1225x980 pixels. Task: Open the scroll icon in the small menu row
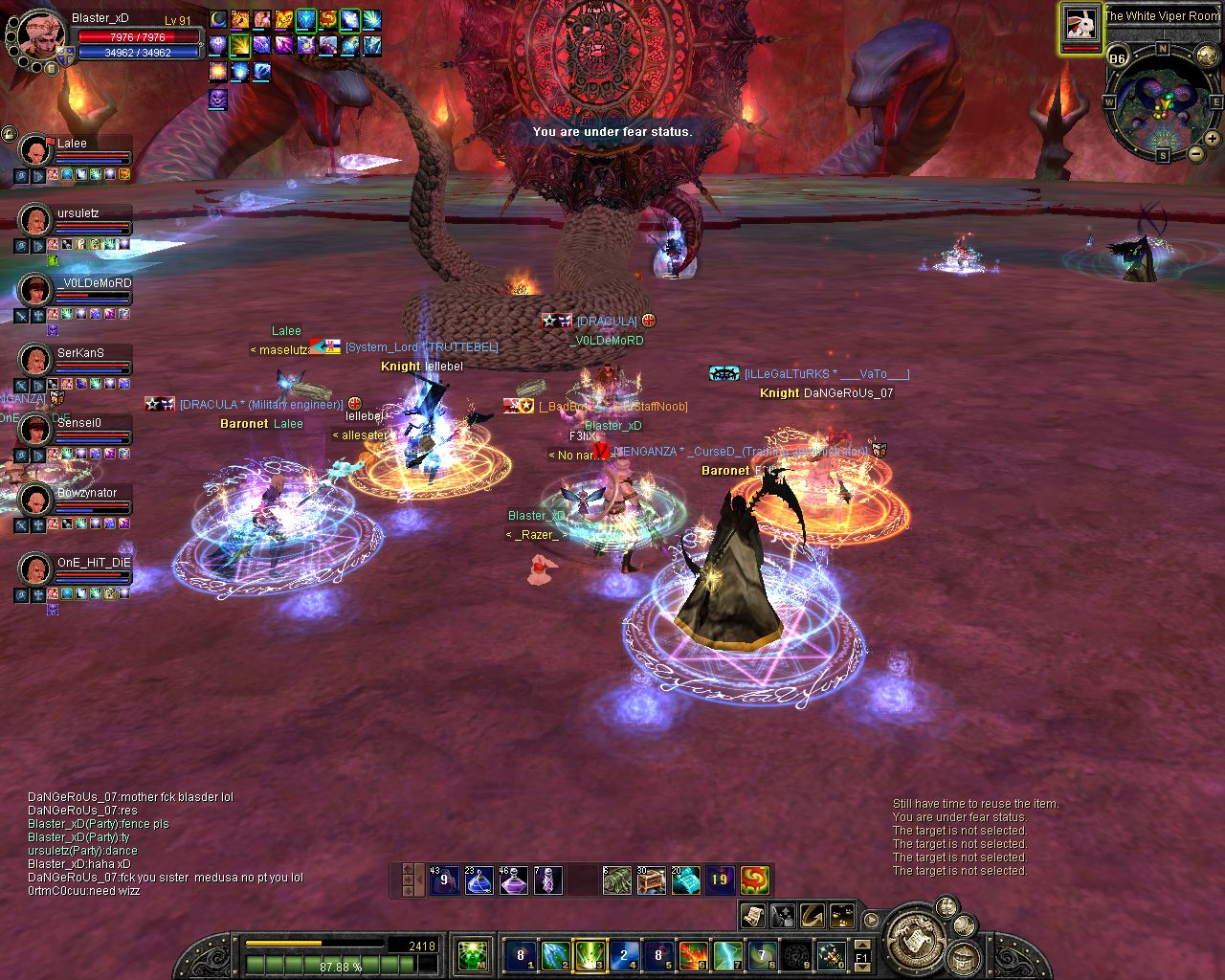pos(752,916)
